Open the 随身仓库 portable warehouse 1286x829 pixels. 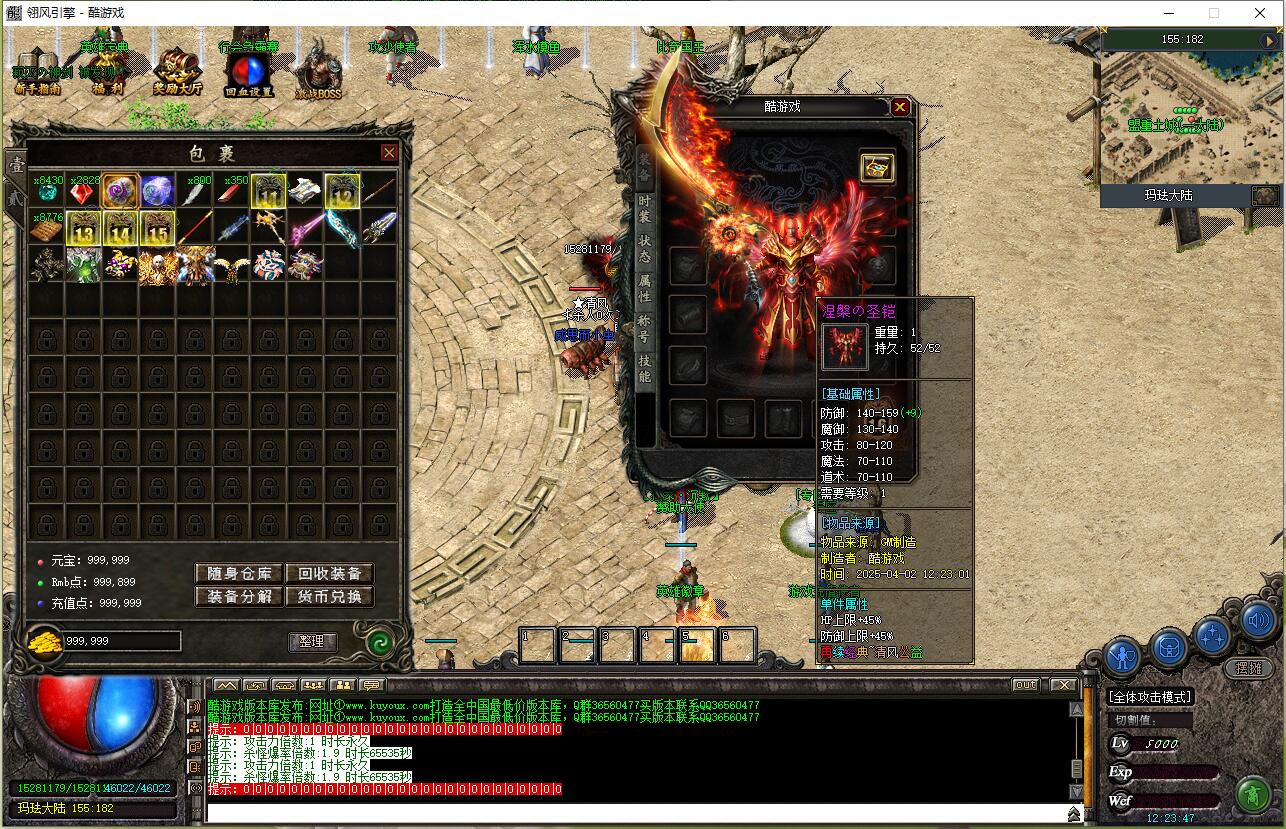239,573
